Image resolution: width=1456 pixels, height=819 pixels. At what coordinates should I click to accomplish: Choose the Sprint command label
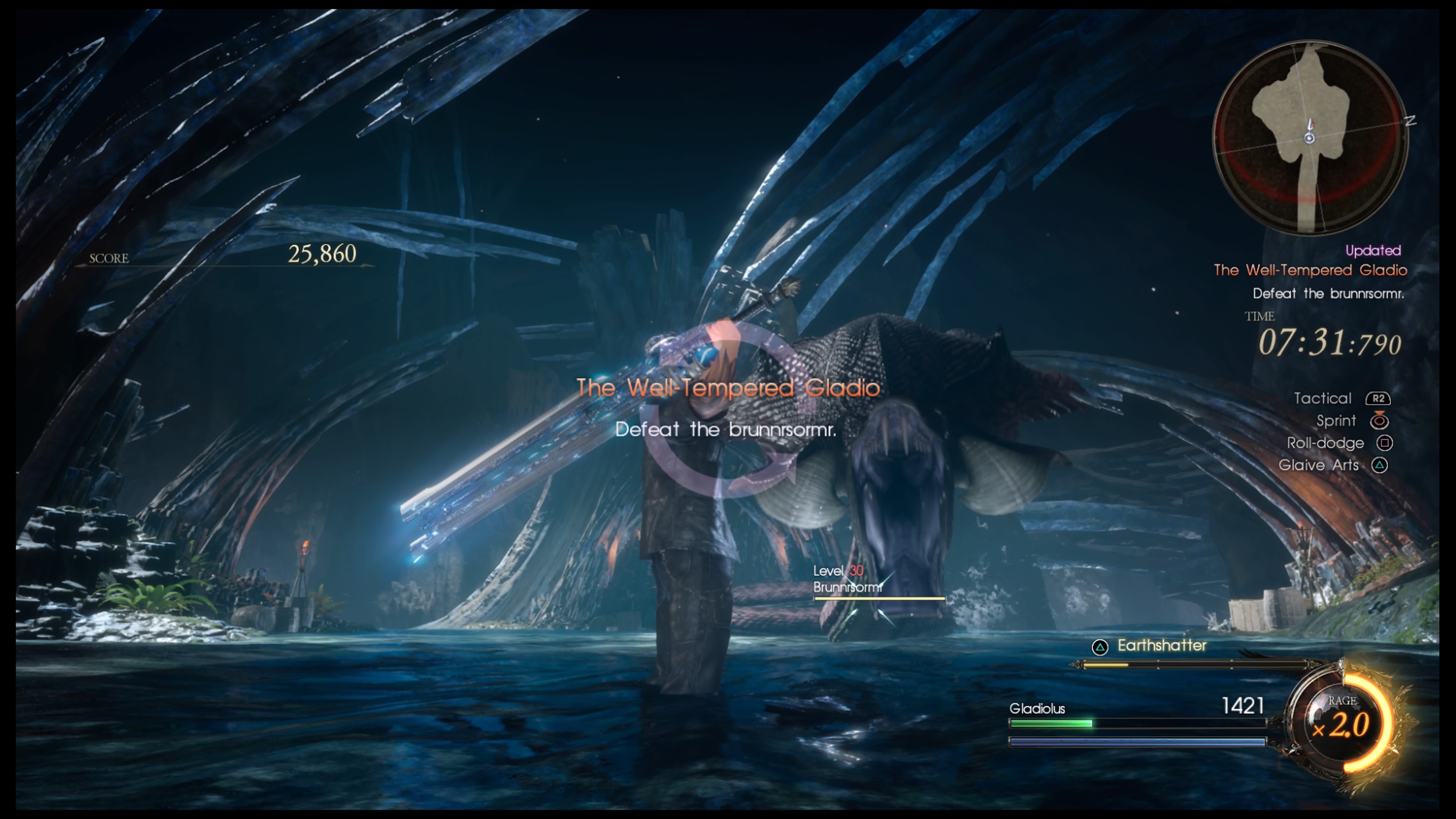tap(1335, 421)
